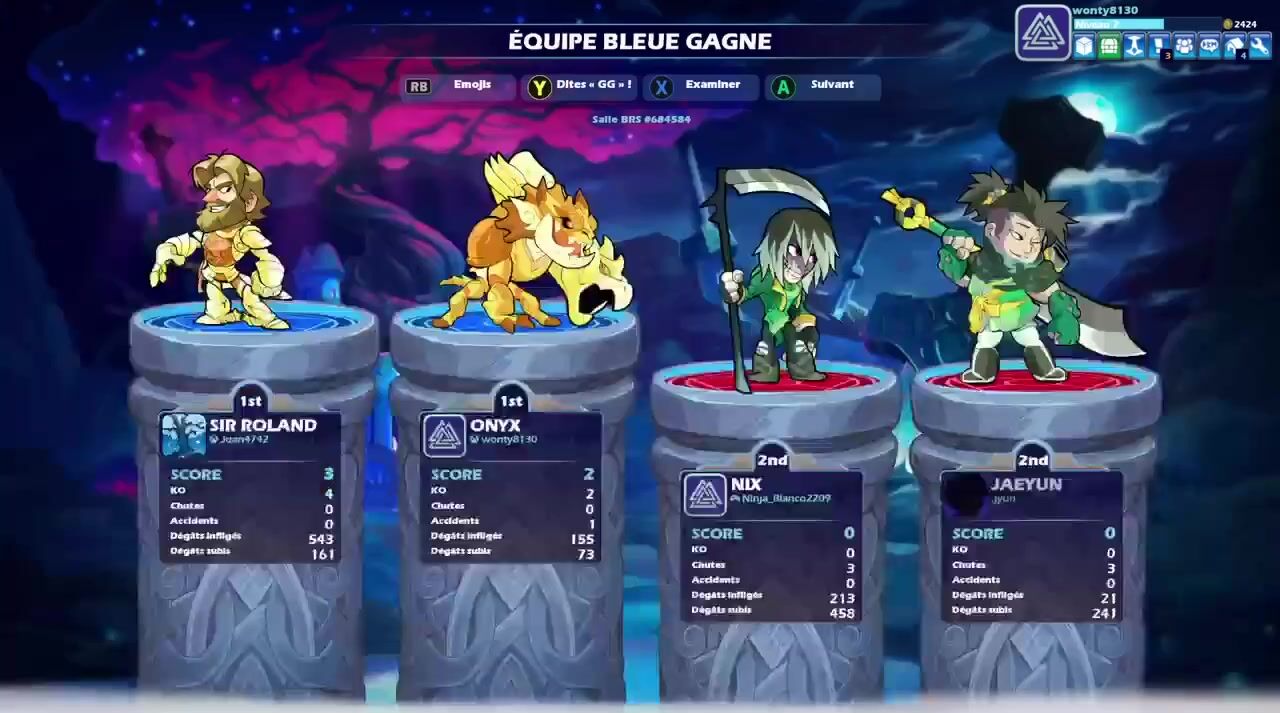Open the friends group icon
Viewport: 1280px width, 713px height.
[x=1185, y=46]
